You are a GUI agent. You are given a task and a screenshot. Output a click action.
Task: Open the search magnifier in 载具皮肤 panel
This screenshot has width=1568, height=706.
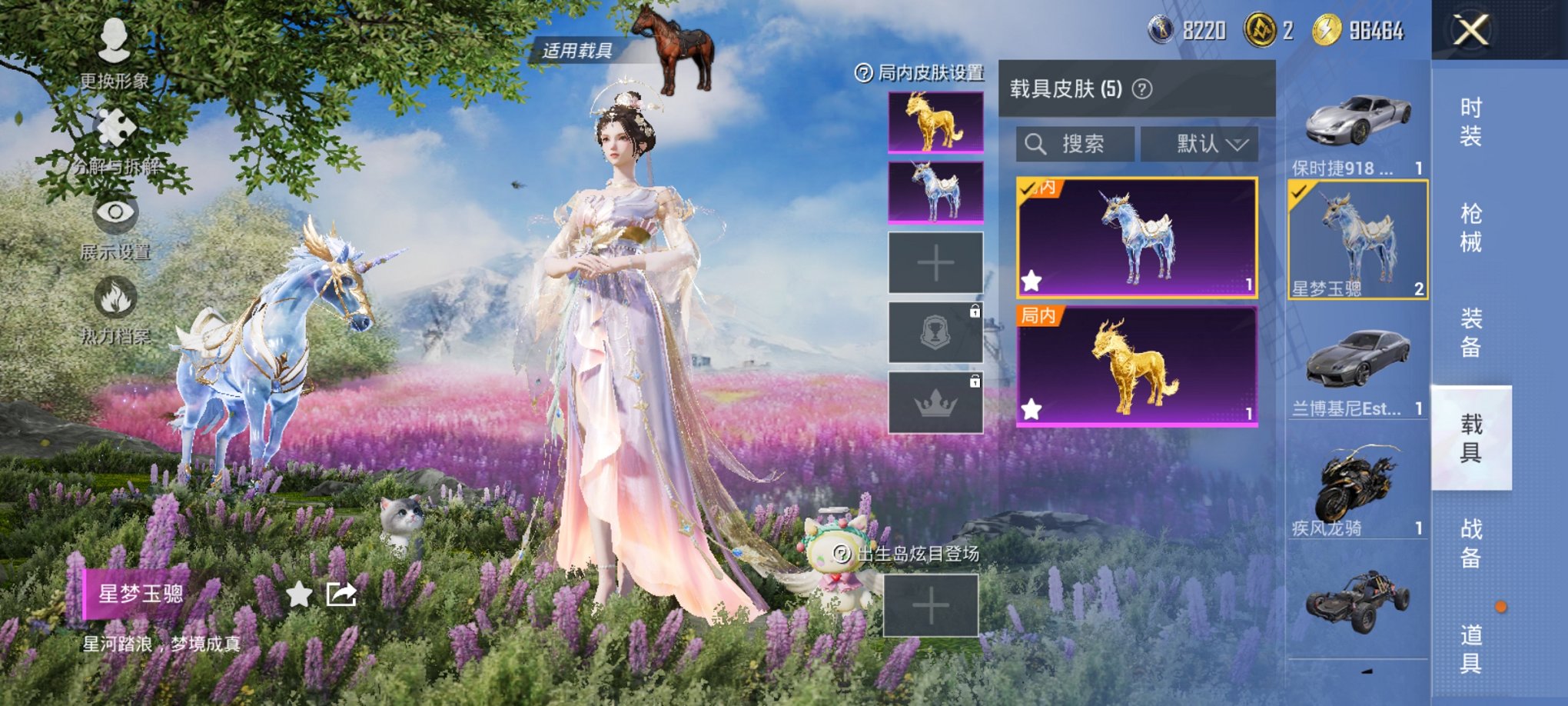pos(1034,144)
